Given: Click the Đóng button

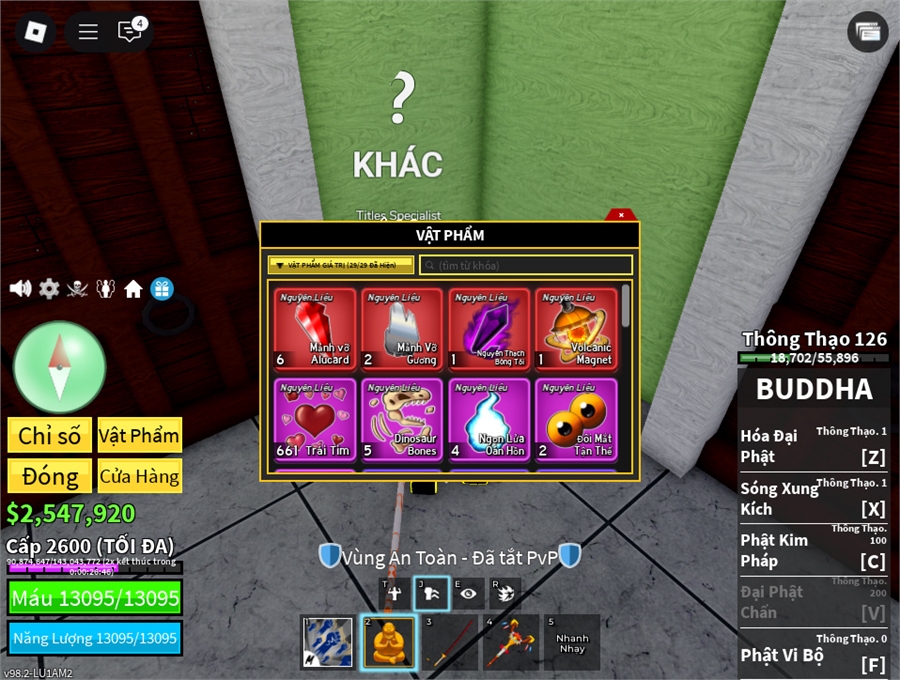Looking at the screenshot, I should [50, 476].
